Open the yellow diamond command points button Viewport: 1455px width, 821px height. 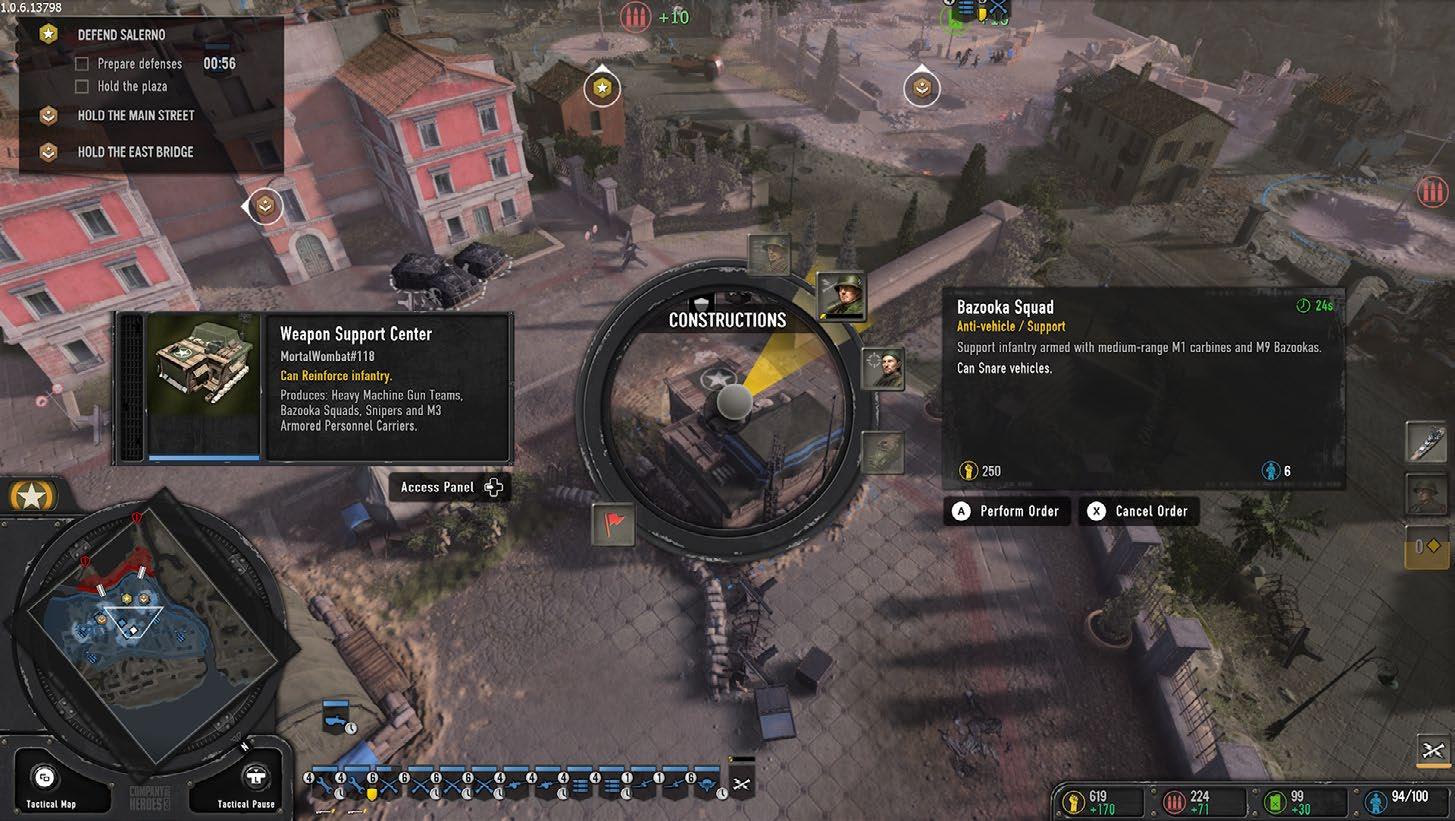pyautogui.click(x=1426, y=547)
